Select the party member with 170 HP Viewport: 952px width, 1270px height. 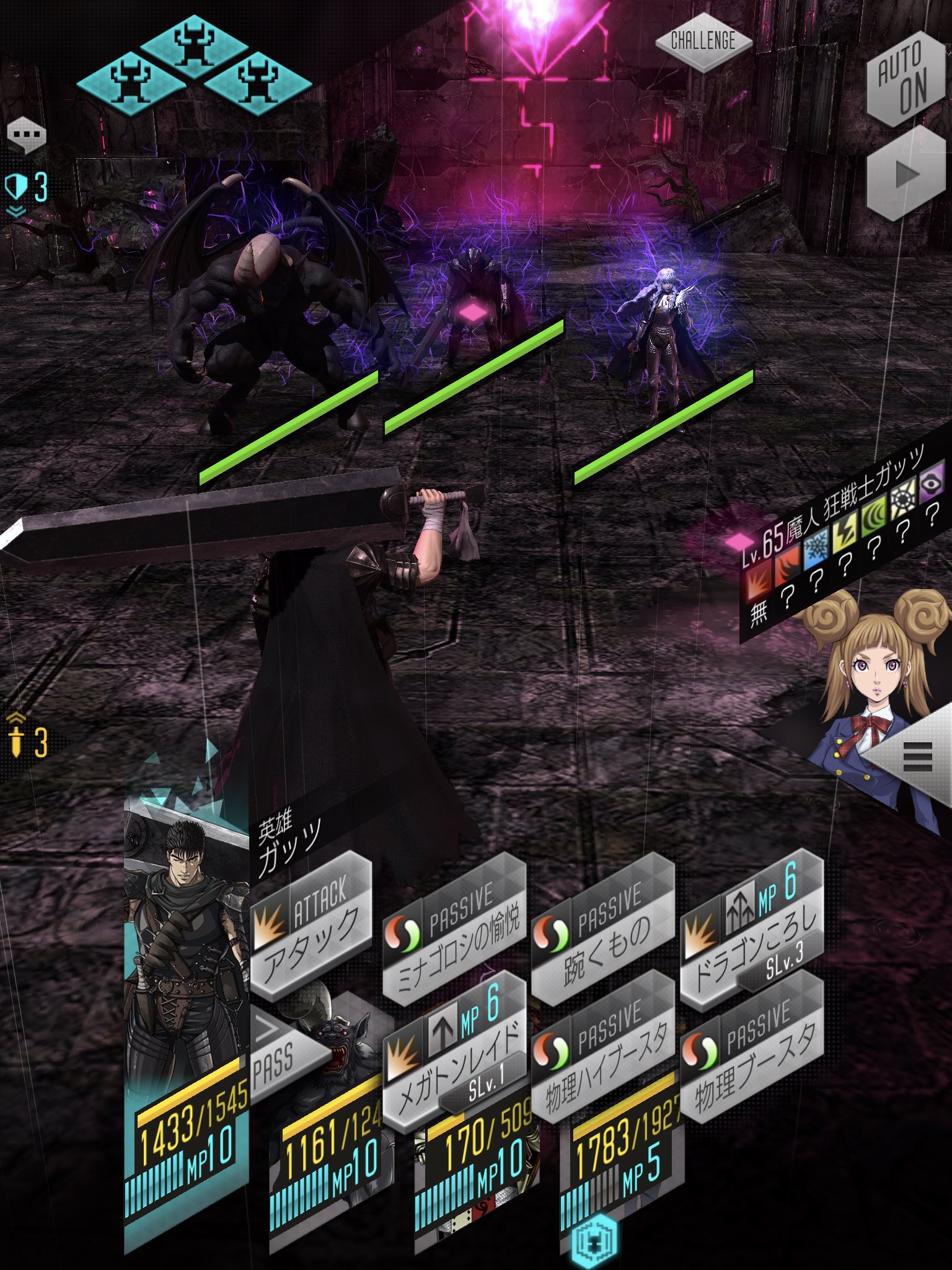(x=477, y=1166)
